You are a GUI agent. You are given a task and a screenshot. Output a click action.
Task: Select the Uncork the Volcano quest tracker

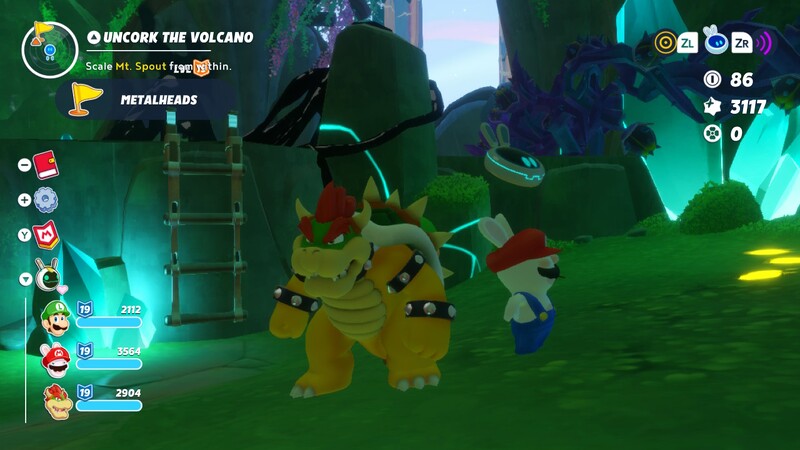coord(170,38)
